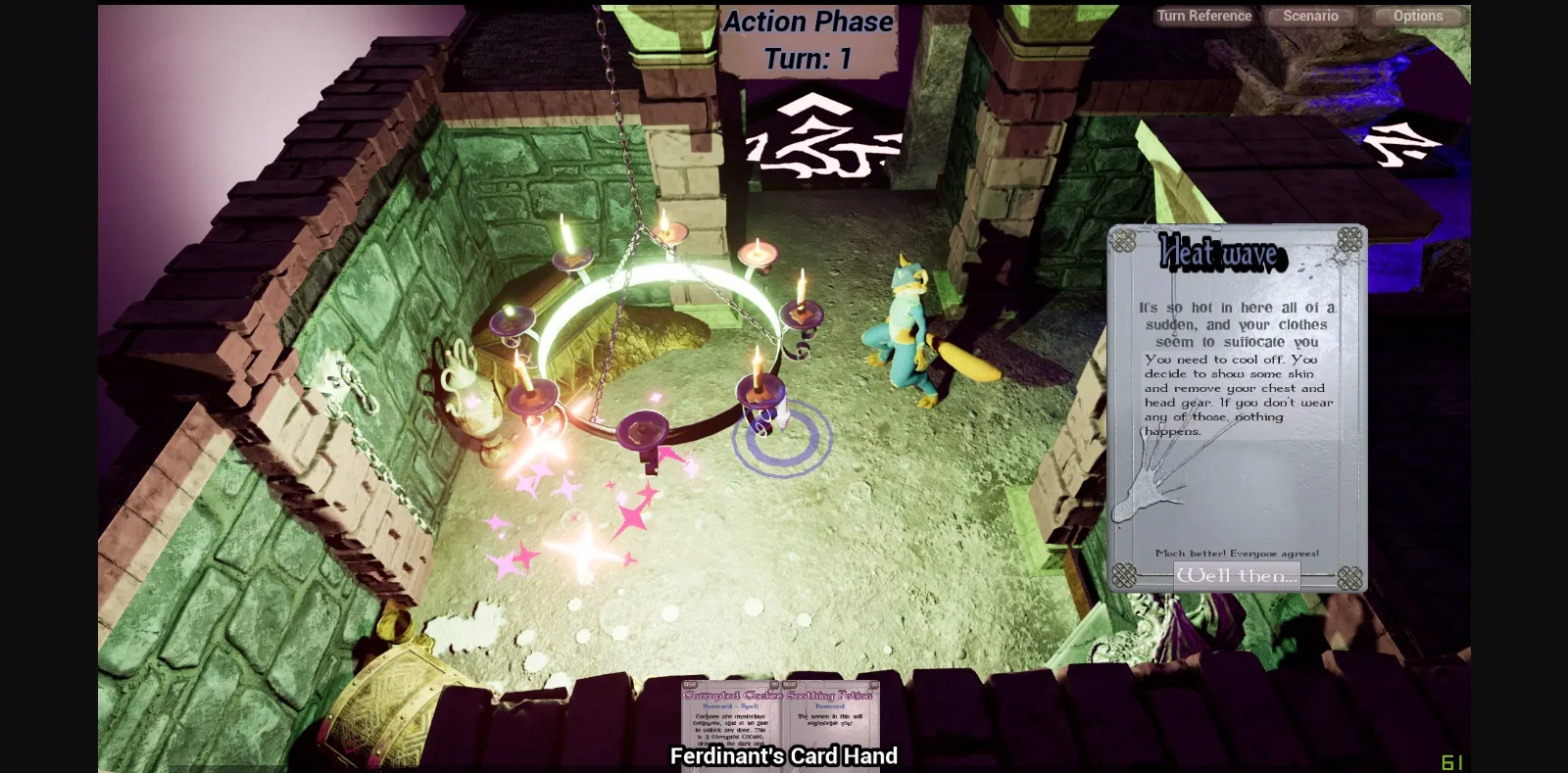
Task: Click the green counter showing 61
Action: pyautogui.click(x=1451, y=761)
